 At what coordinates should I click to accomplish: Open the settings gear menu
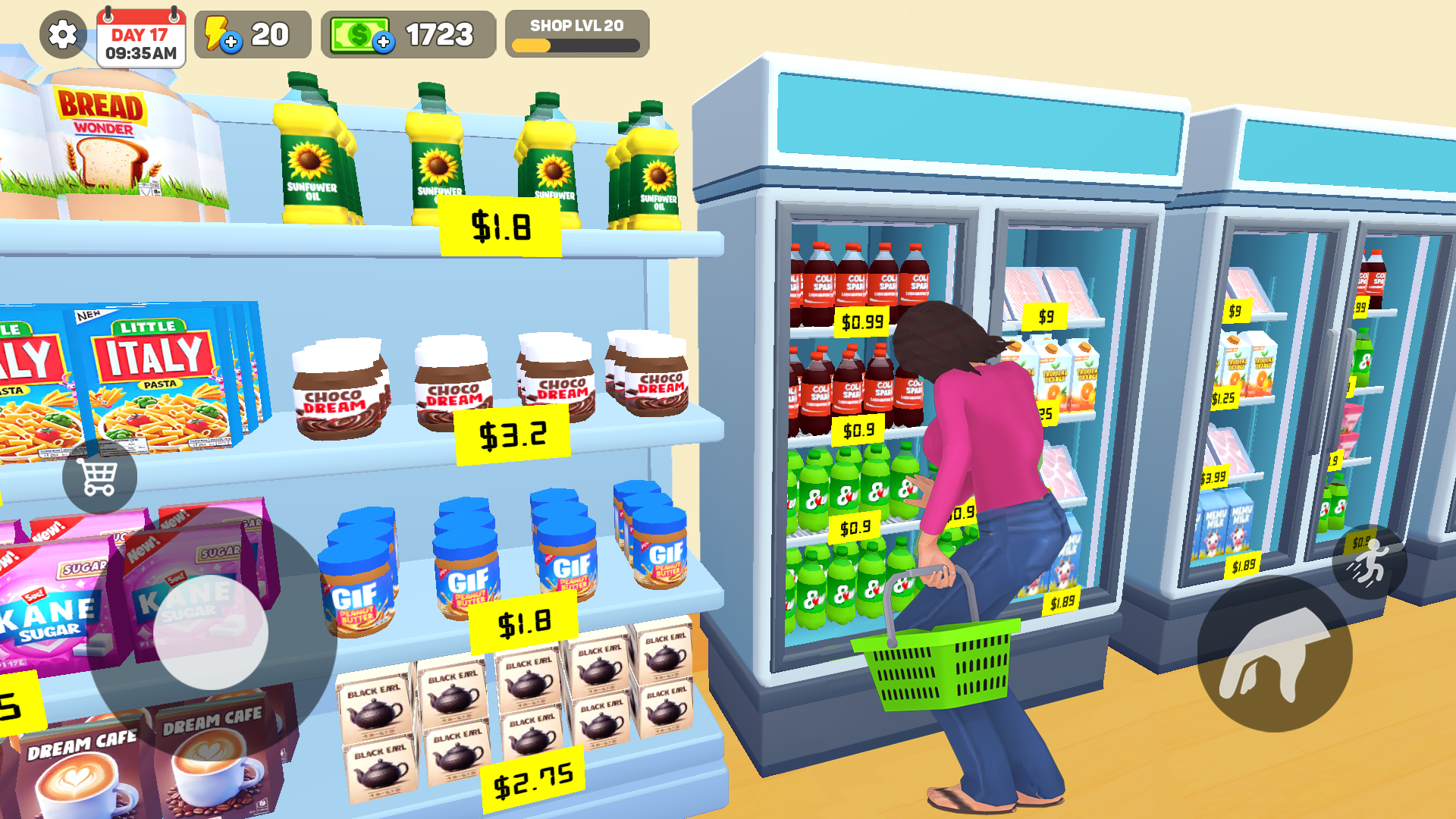point(62,34)
